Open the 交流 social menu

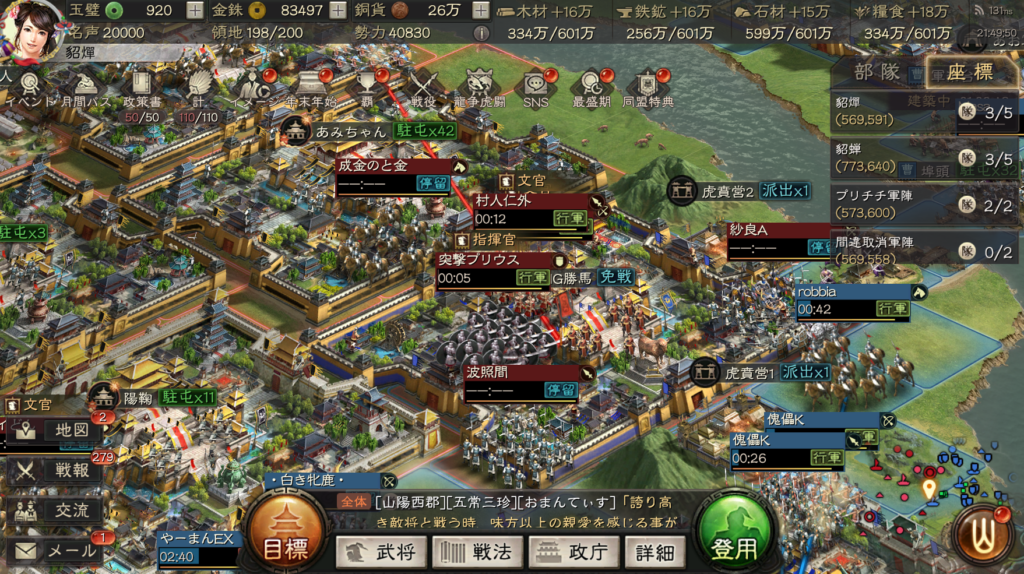click(57, 510)
